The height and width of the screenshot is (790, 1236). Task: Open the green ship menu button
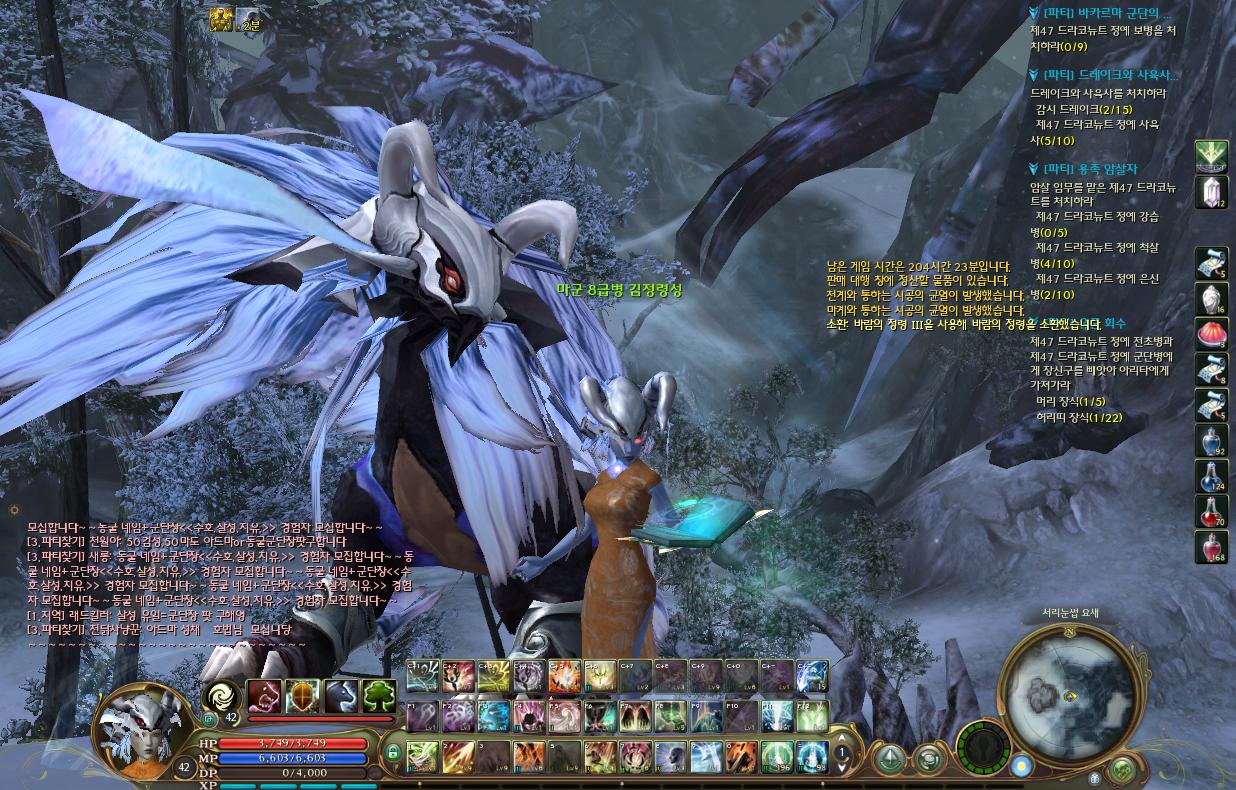click(891, 759)
